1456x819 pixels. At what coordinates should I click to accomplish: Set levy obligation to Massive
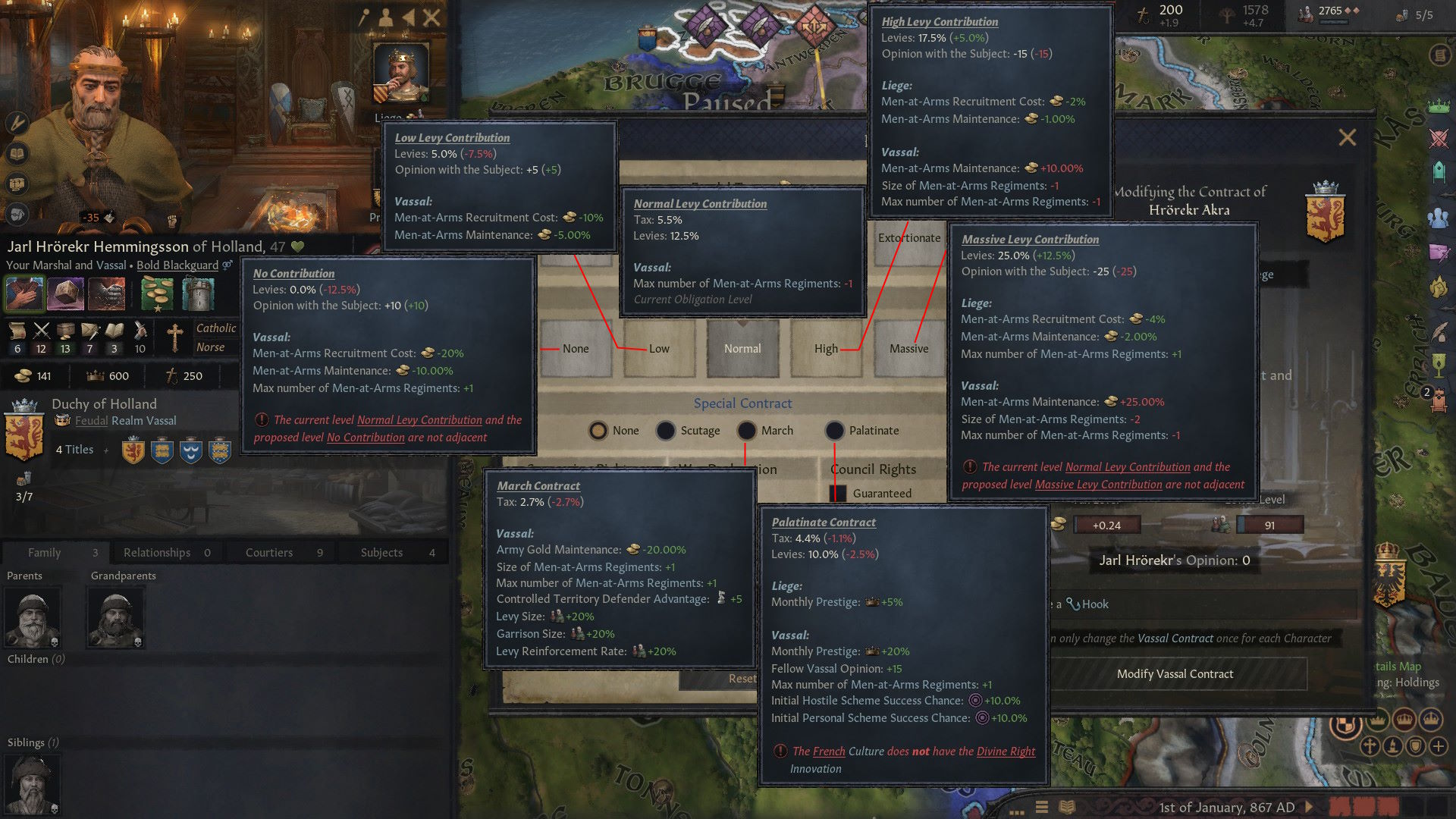(x=908, y=349)
